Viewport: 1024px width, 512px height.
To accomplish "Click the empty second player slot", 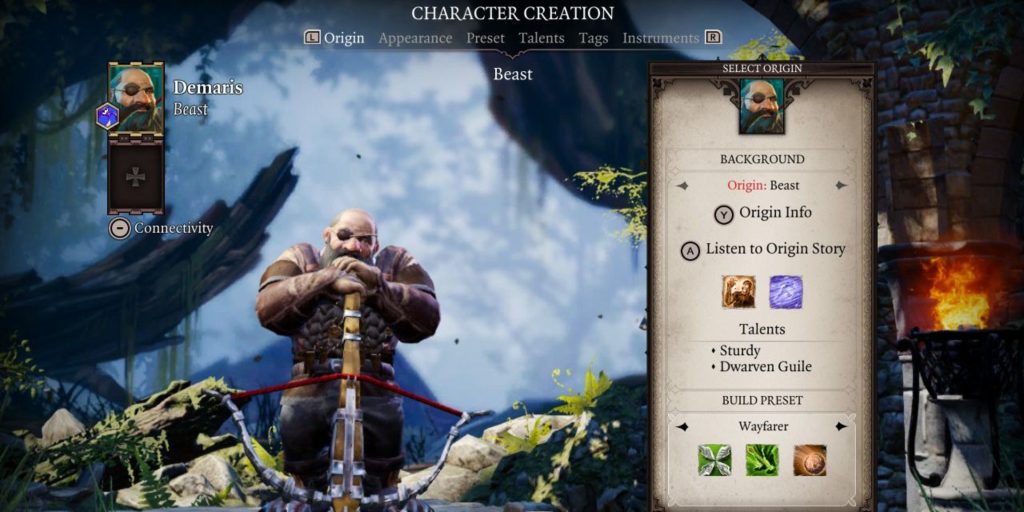I will point(135,176).
